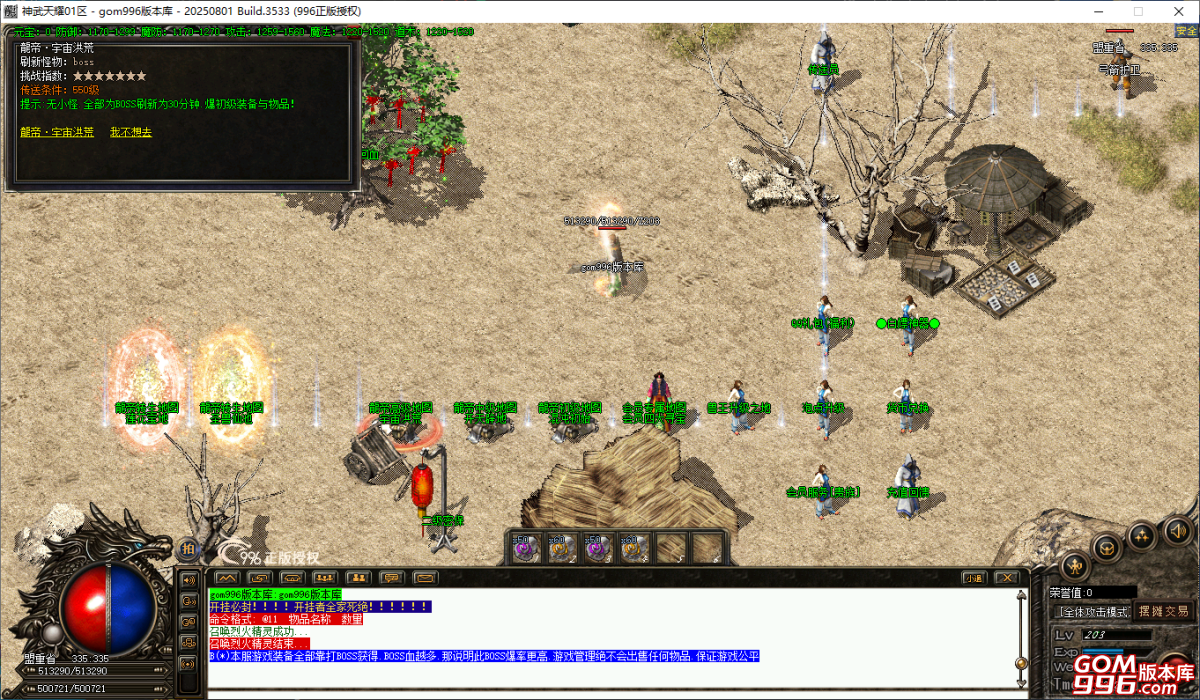Click the 安全 button in the top-right corner
The image size is (1200, 700).
1186,31
